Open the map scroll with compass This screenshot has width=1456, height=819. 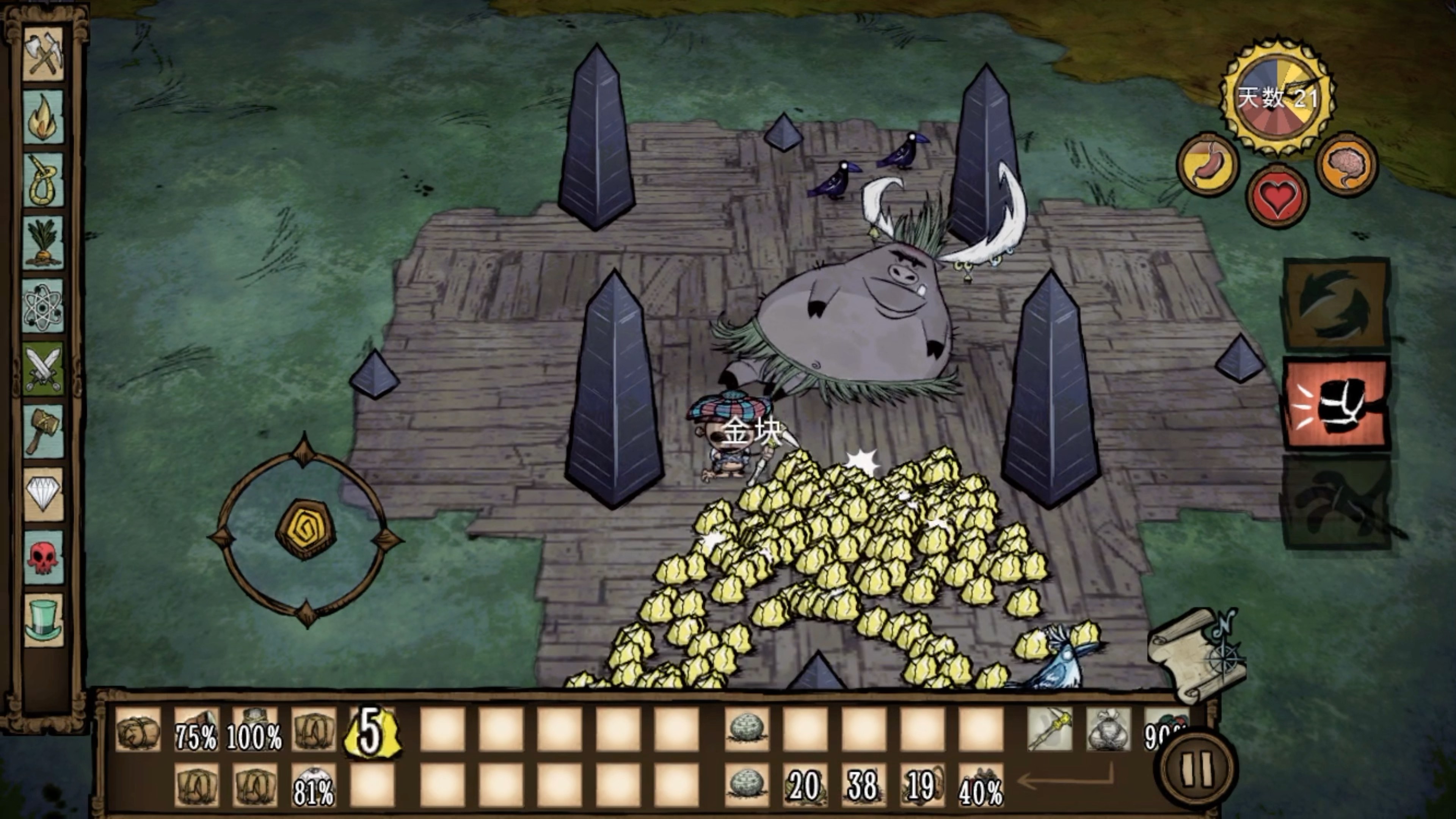(1198, 656)
